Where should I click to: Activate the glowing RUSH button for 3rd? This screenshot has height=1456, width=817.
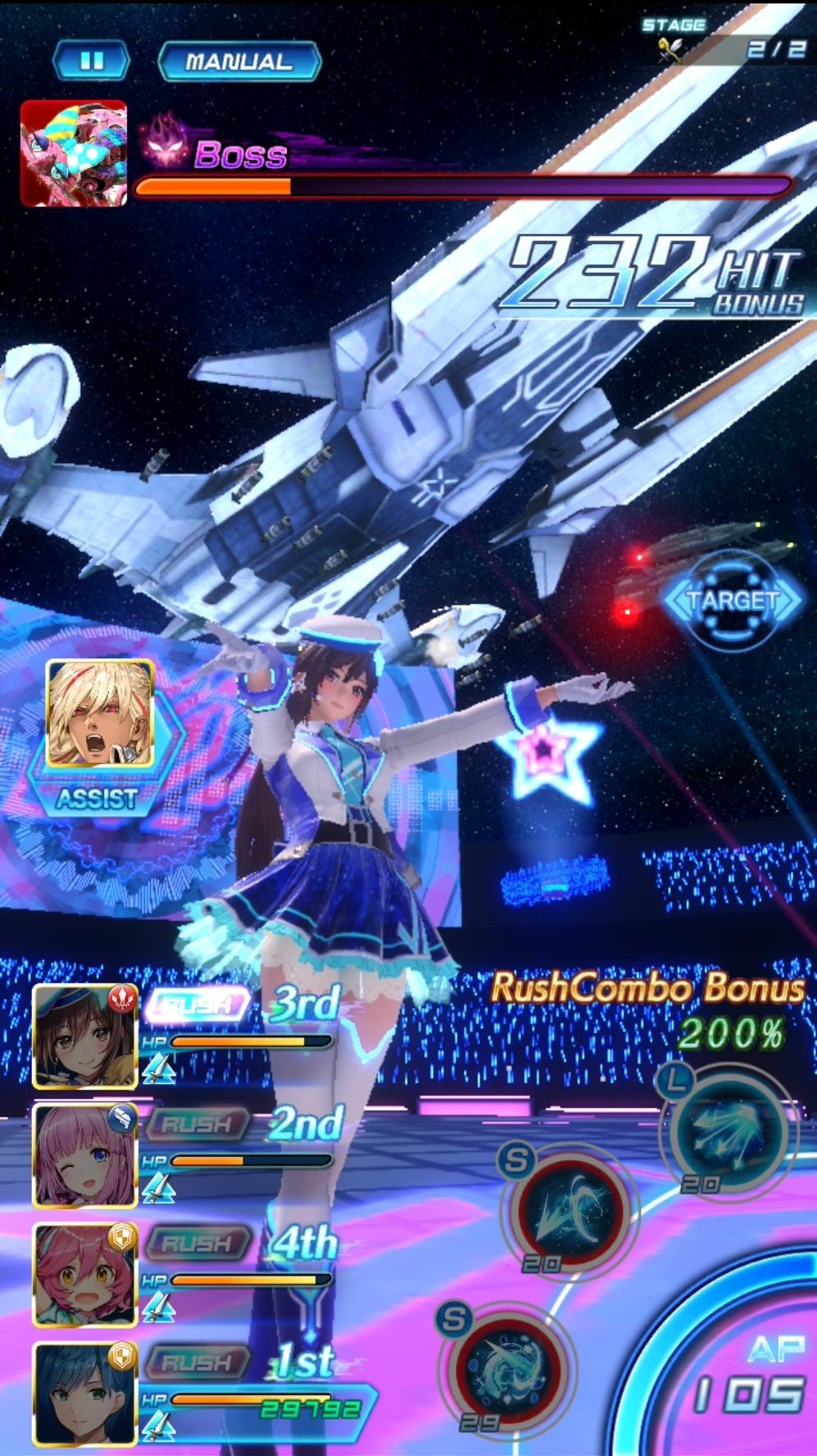pyautogui.click(x=196, y=1005)
